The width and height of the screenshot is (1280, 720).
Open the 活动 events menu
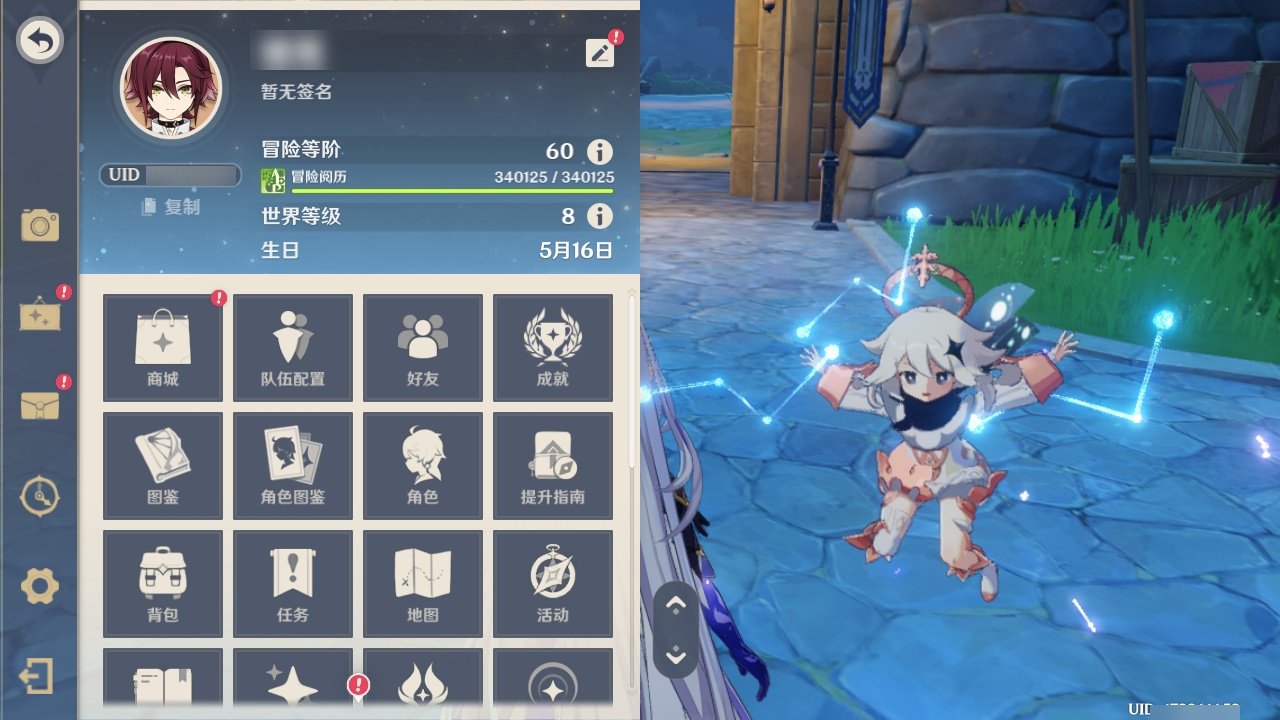[x=553, y=584]
